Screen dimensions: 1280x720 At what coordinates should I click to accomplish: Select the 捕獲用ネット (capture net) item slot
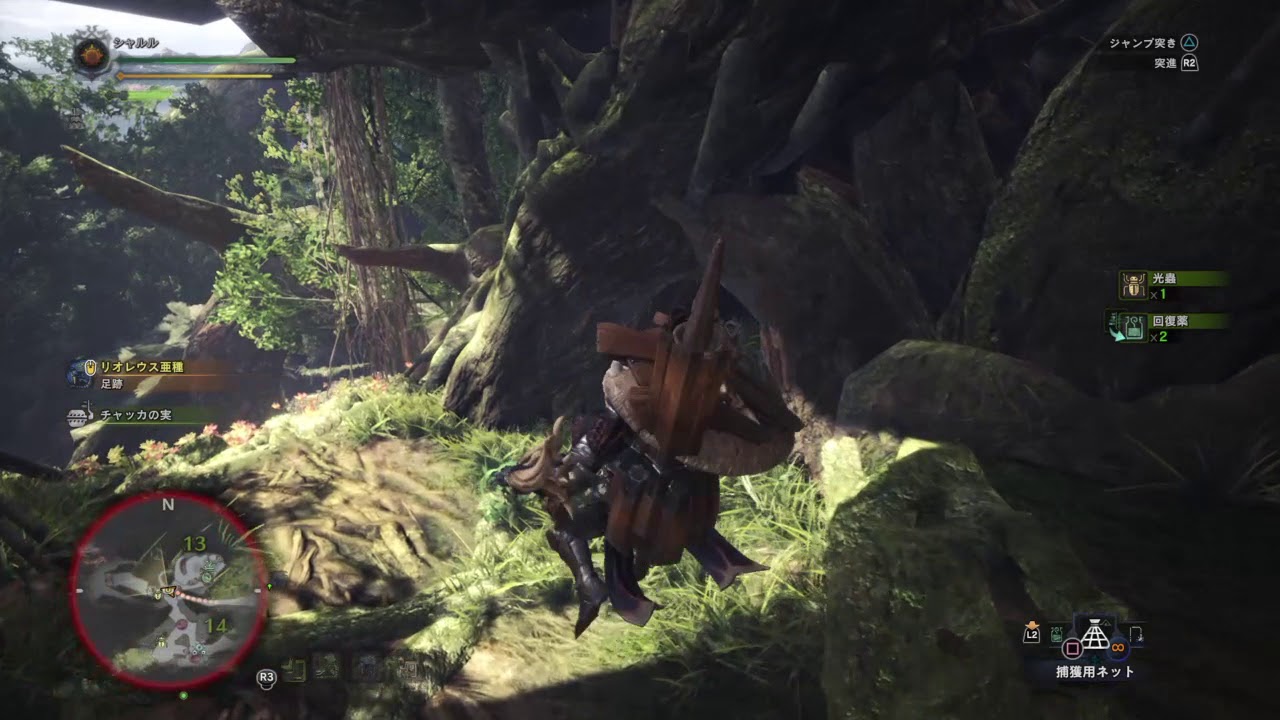click(x=1097, y=638)
